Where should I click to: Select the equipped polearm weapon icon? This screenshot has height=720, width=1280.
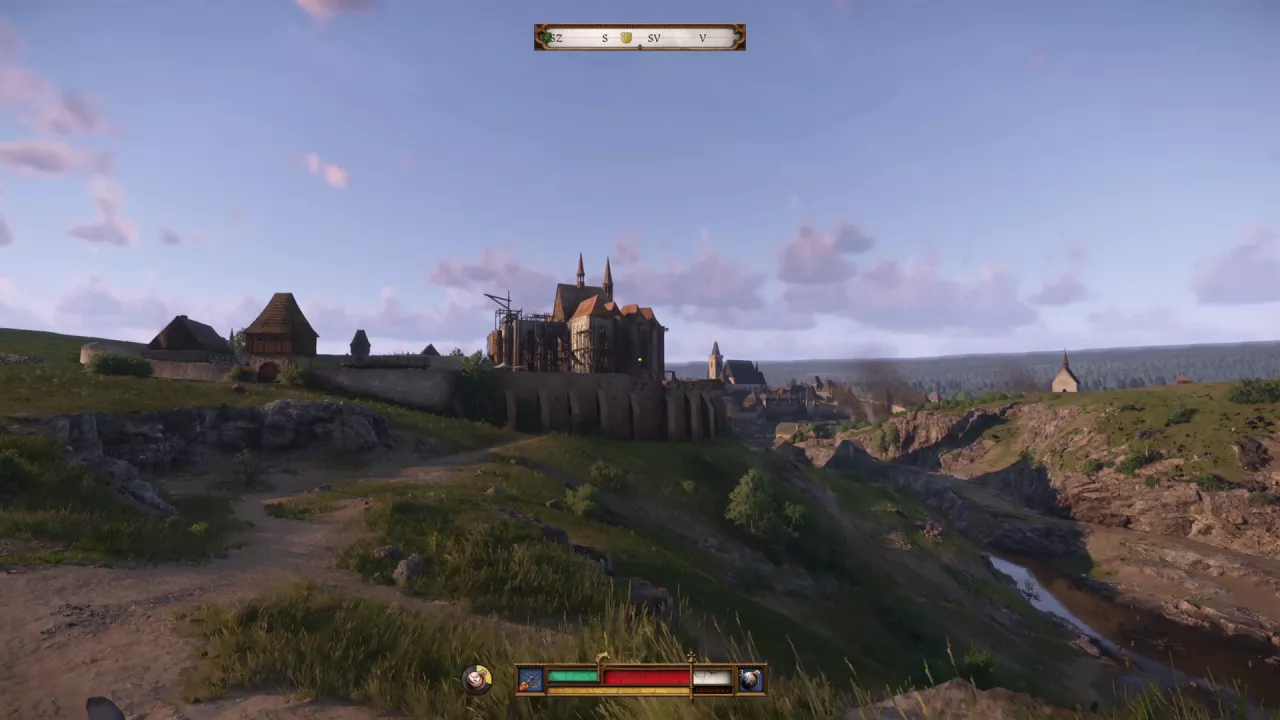pyautogui.click(x=530, y=678)
